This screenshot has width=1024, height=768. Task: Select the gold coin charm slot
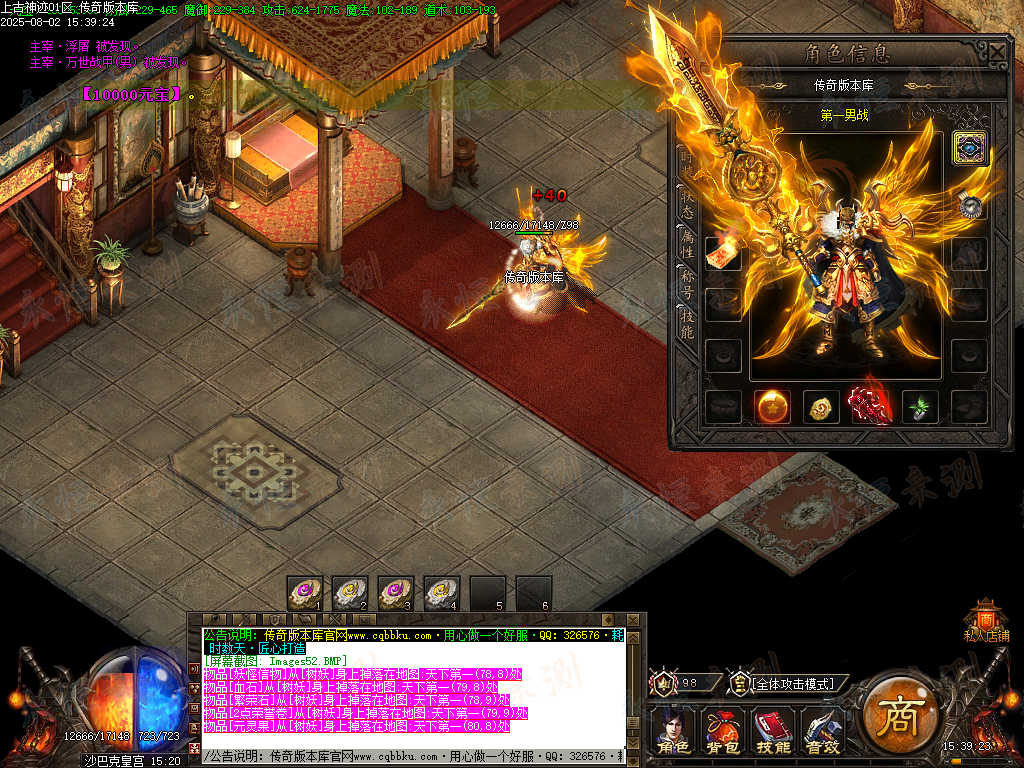tap(820, 406)
